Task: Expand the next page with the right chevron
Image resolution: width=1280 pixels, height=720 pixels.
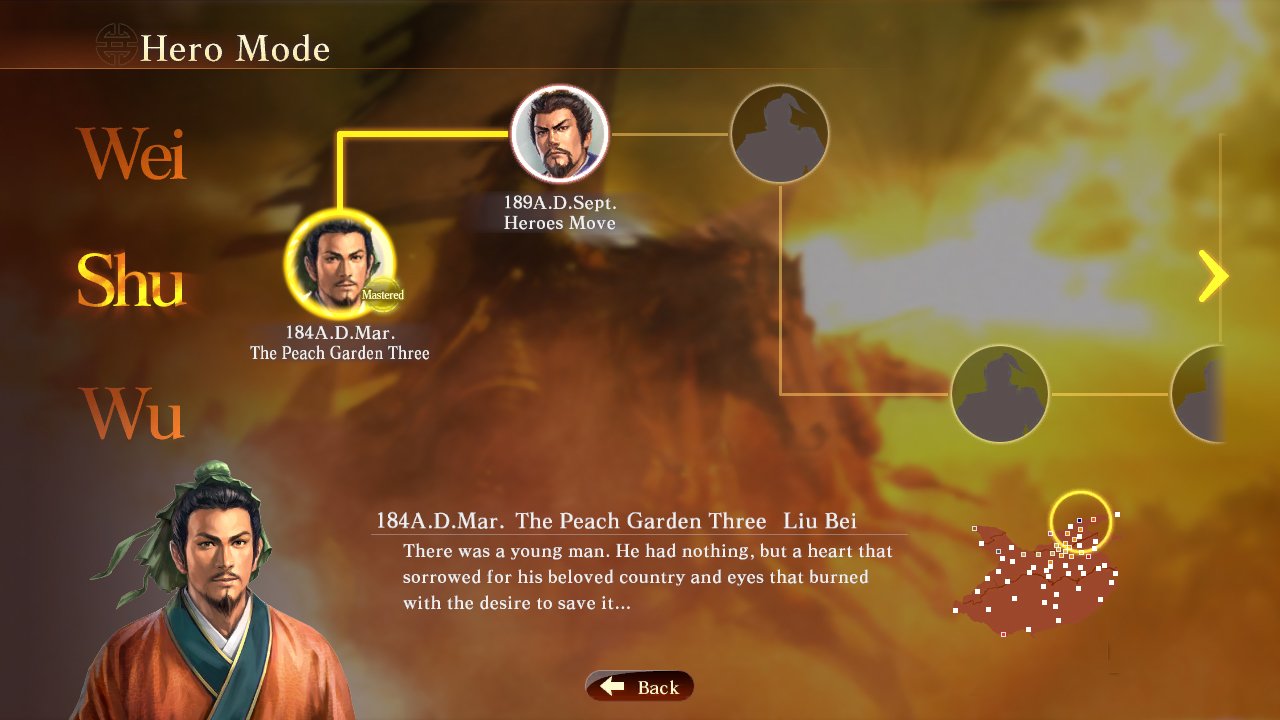Action: (x=1213, y=275)
